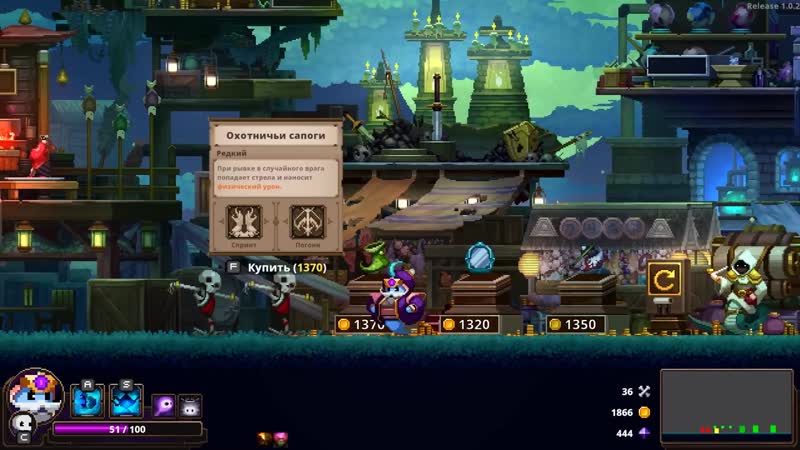Use the second blue crystal skill
This screenshot has height=450, width=800.
[x=127, y=402]
